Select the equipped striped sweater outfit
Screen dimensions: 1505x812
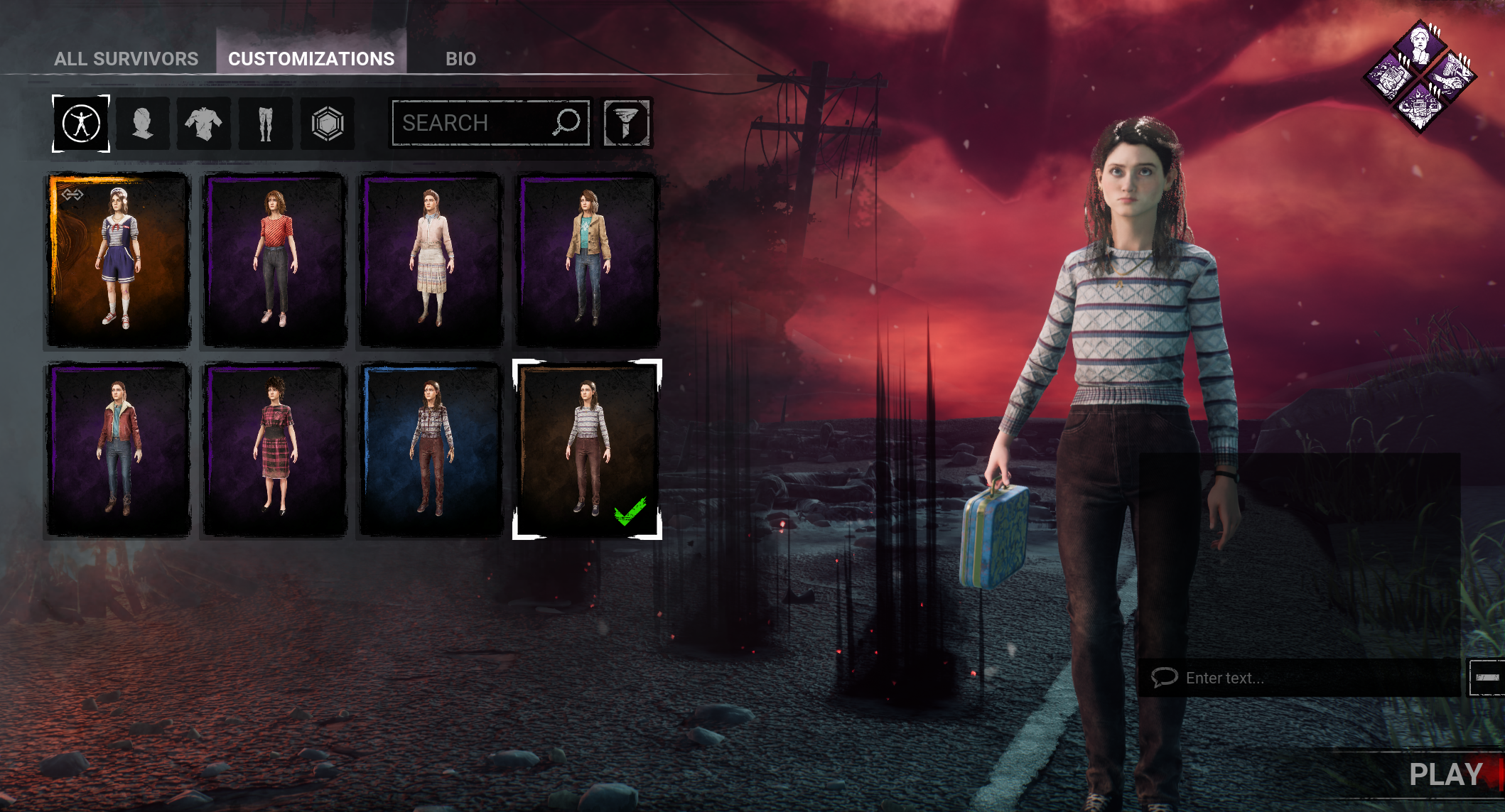(587, 449)
